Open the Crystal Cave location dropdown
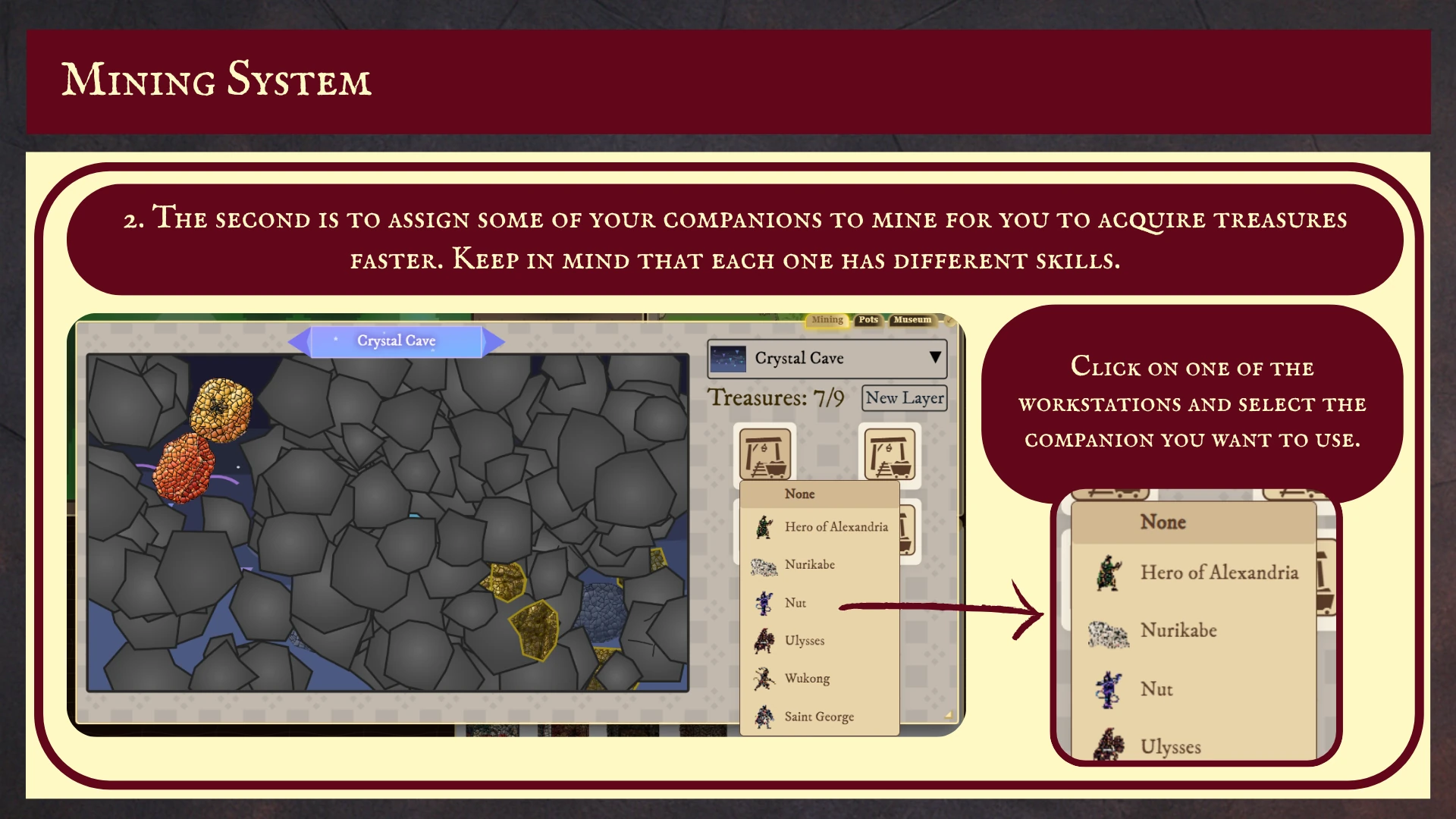 click(826, 358)
